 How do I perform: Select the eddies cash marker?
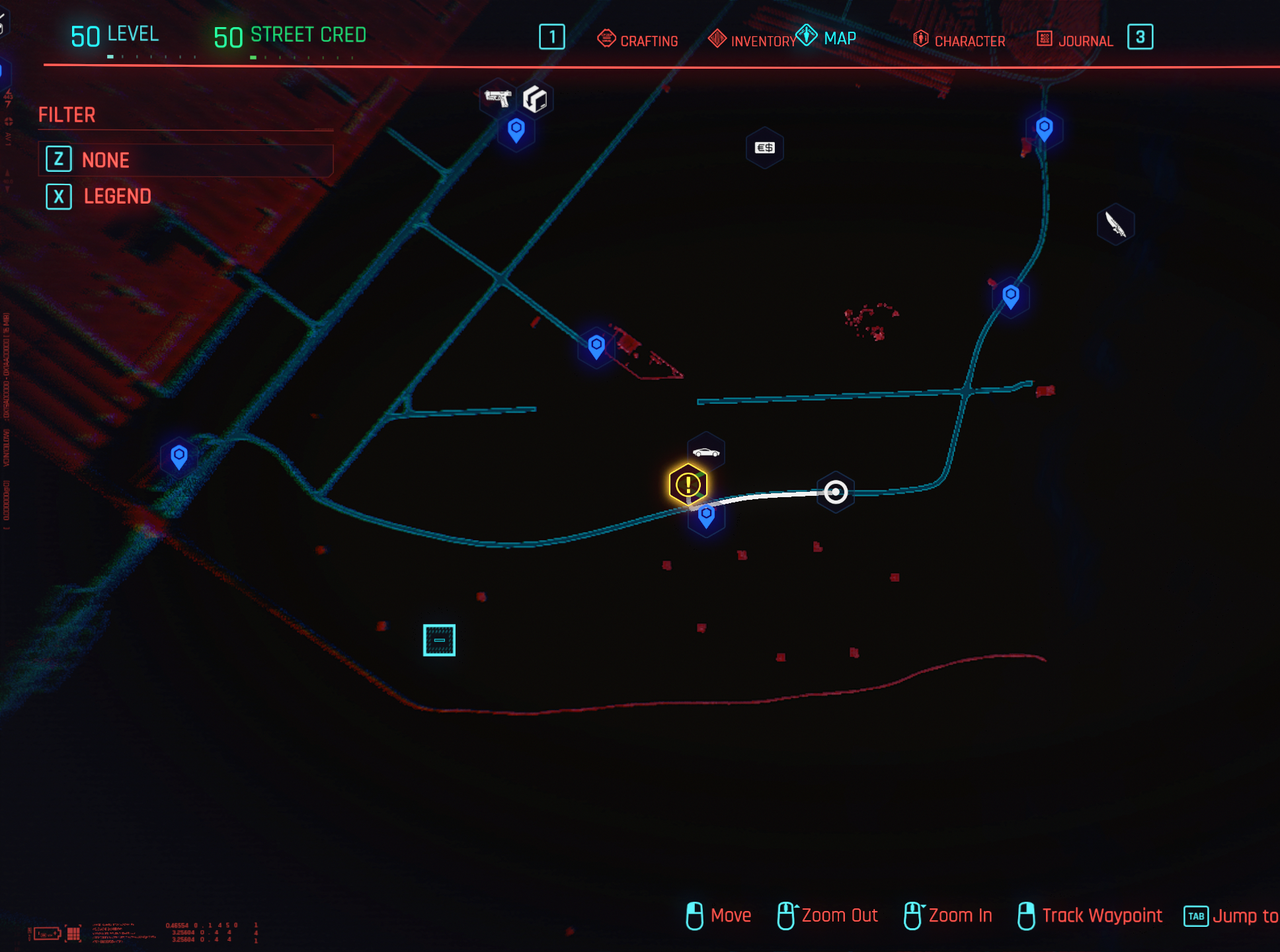[765, 148]
